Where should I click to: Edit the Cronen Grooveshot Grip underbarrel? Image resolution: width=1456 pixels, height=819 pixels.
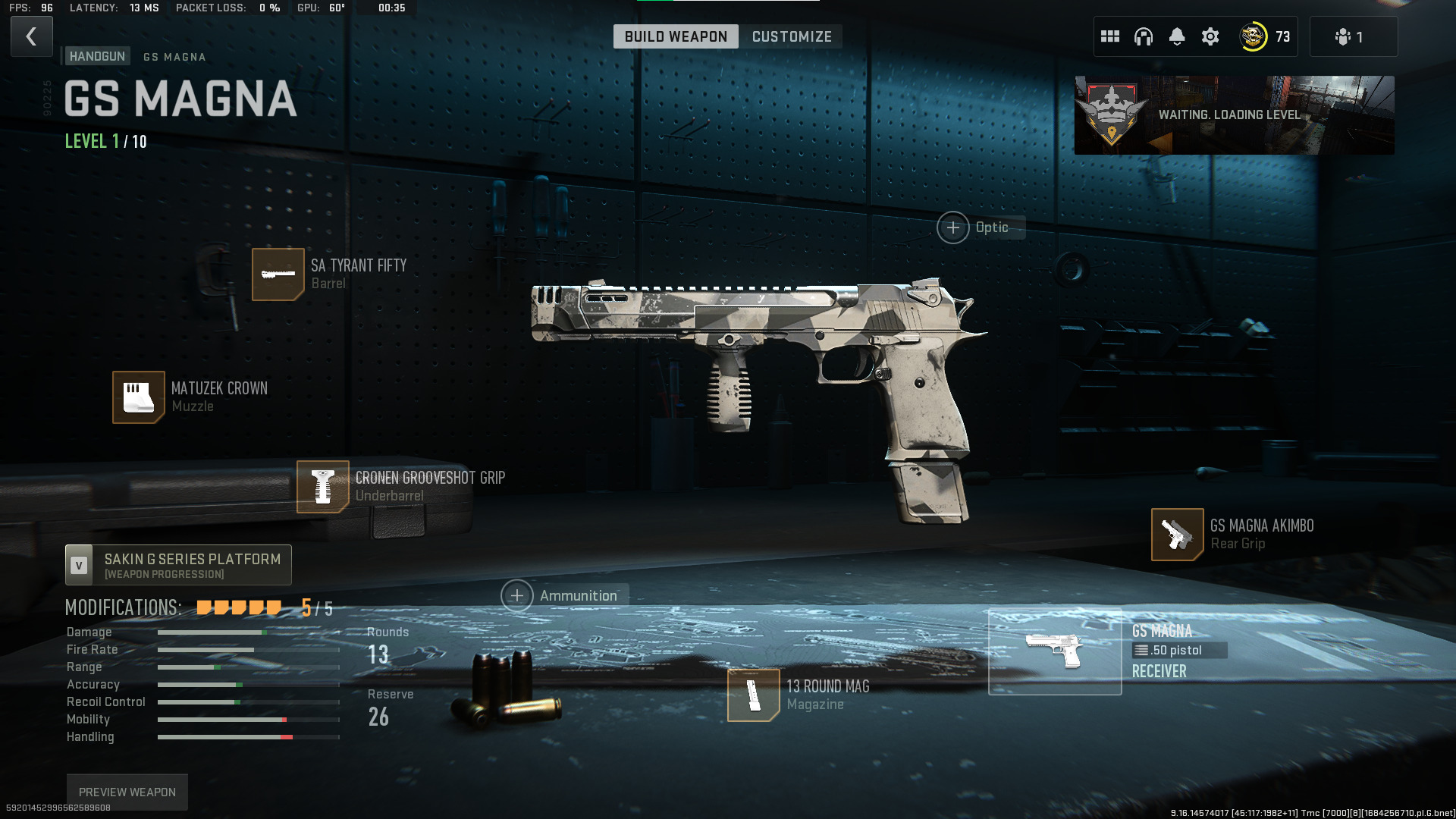(323, 486)
